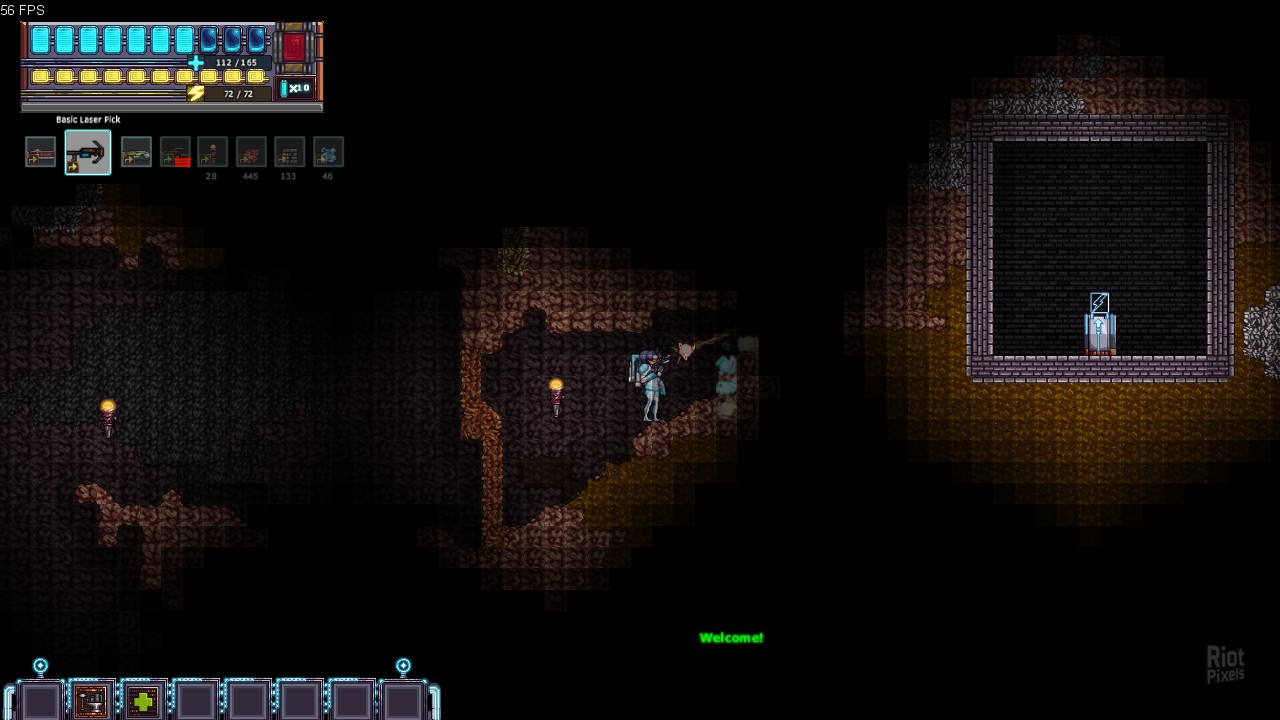Select the tool slot with the red block
Screen dimensions: 1280x720
pos(175,152)
